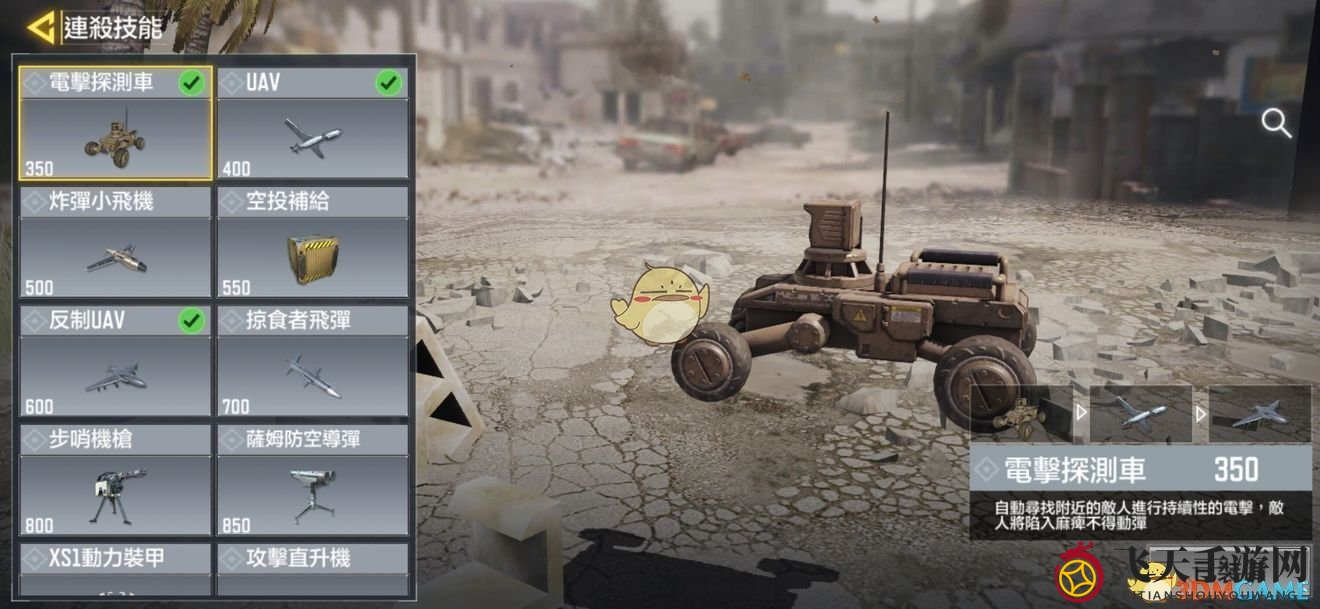Viewport: 1320px width, 609px height.
Task: Go back using the yellow arrow button
Action: click(x=41, y=28)
